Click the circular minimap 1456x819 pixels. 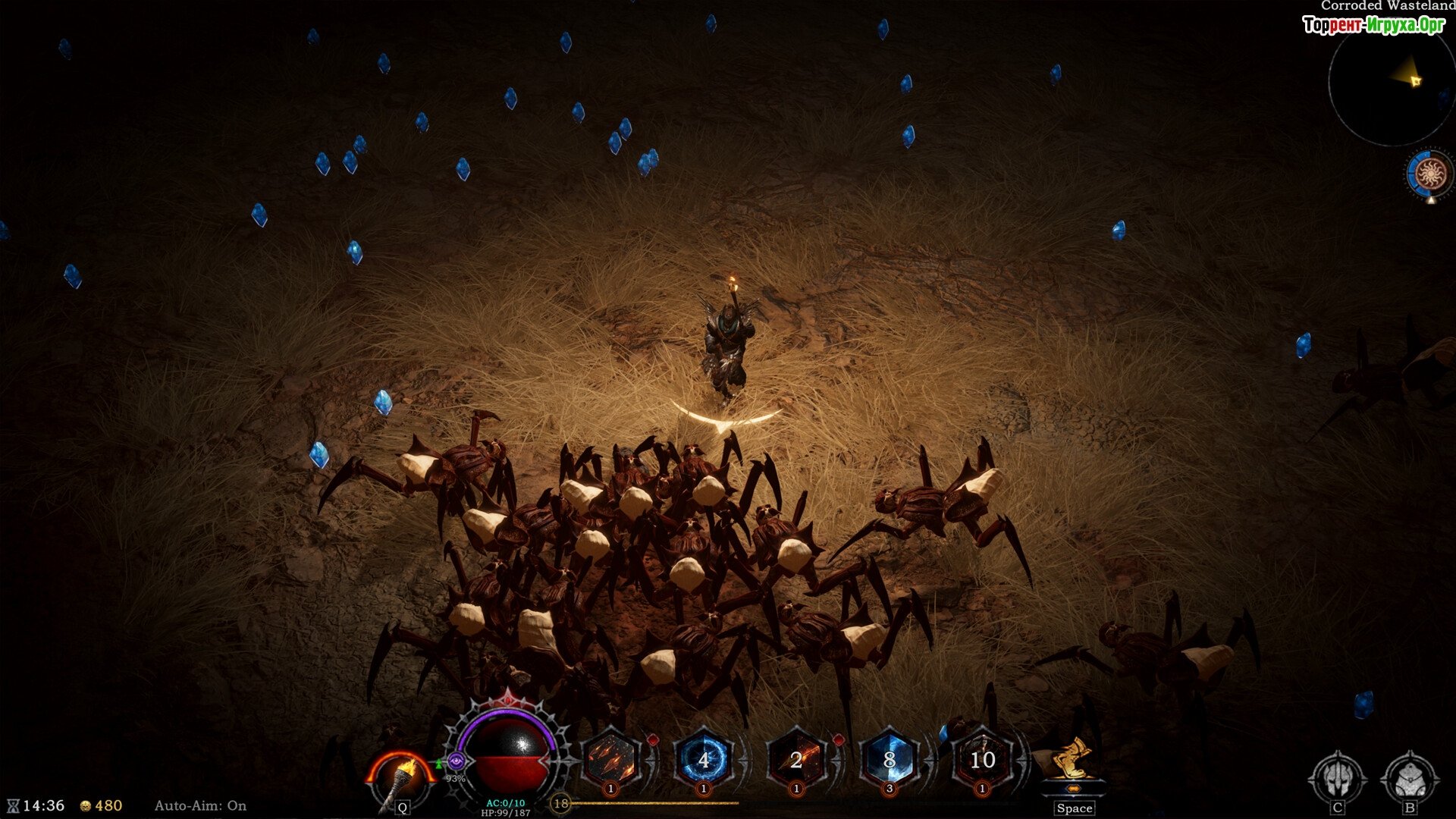click(1392, 83)
